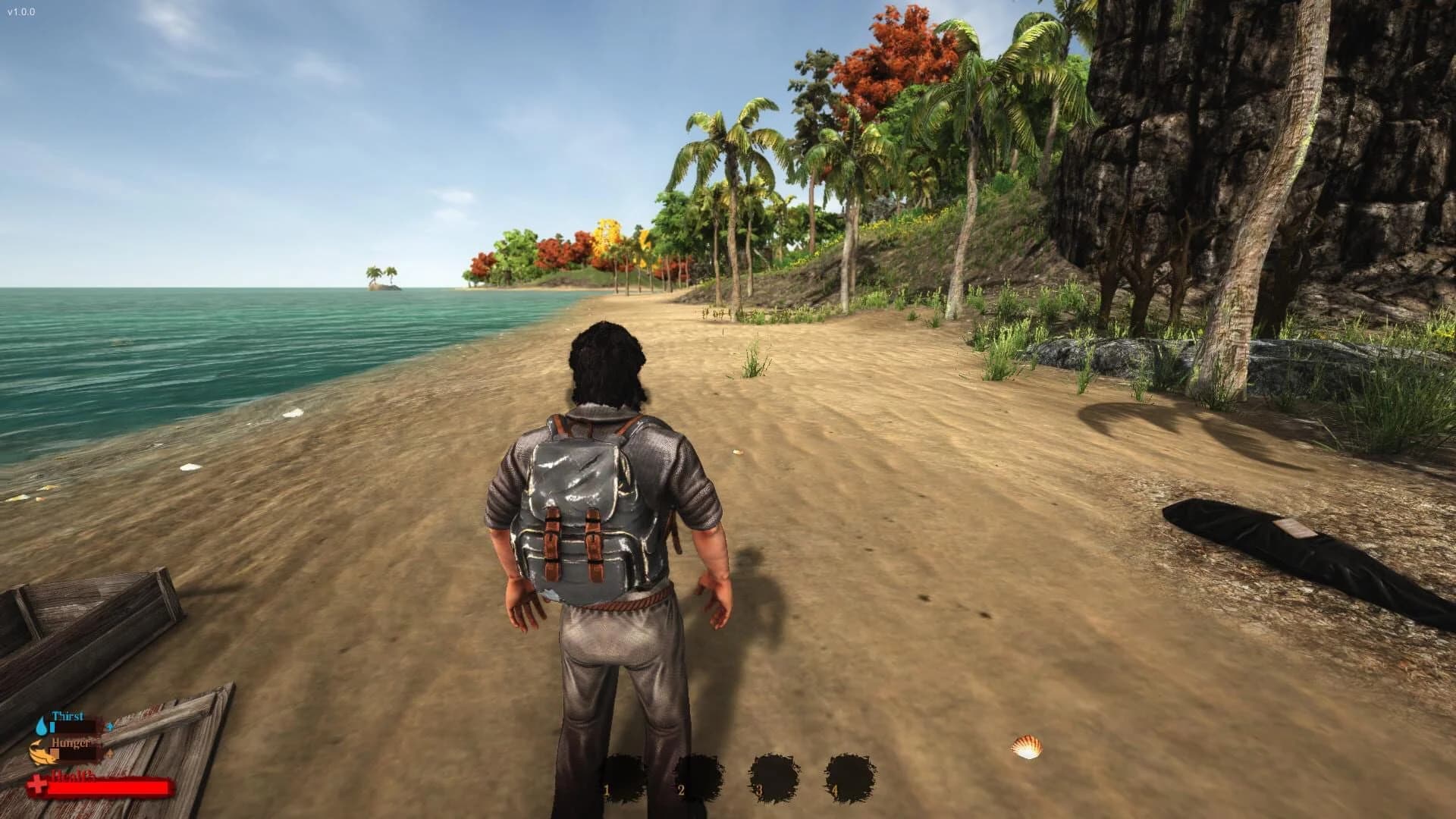Viewport: 1456px width, 819px height.
Task: Click the blue water drop Thirst icon
Action: click(42, 725)
